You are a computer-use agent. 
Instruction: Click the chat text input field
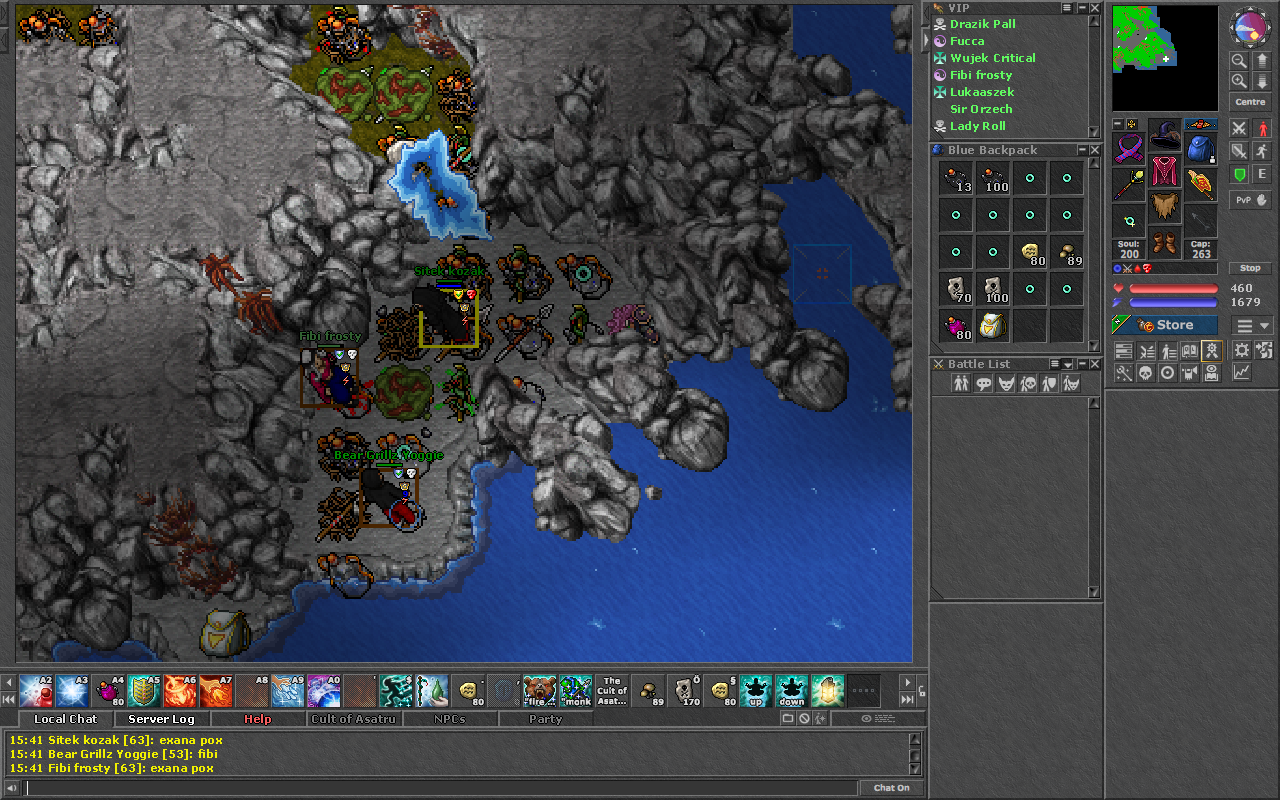[440, 788]
